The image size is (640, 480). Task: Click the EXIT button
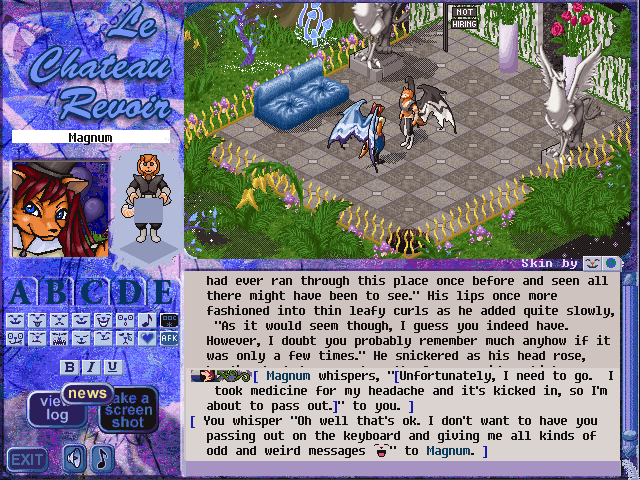click(27, 459)
